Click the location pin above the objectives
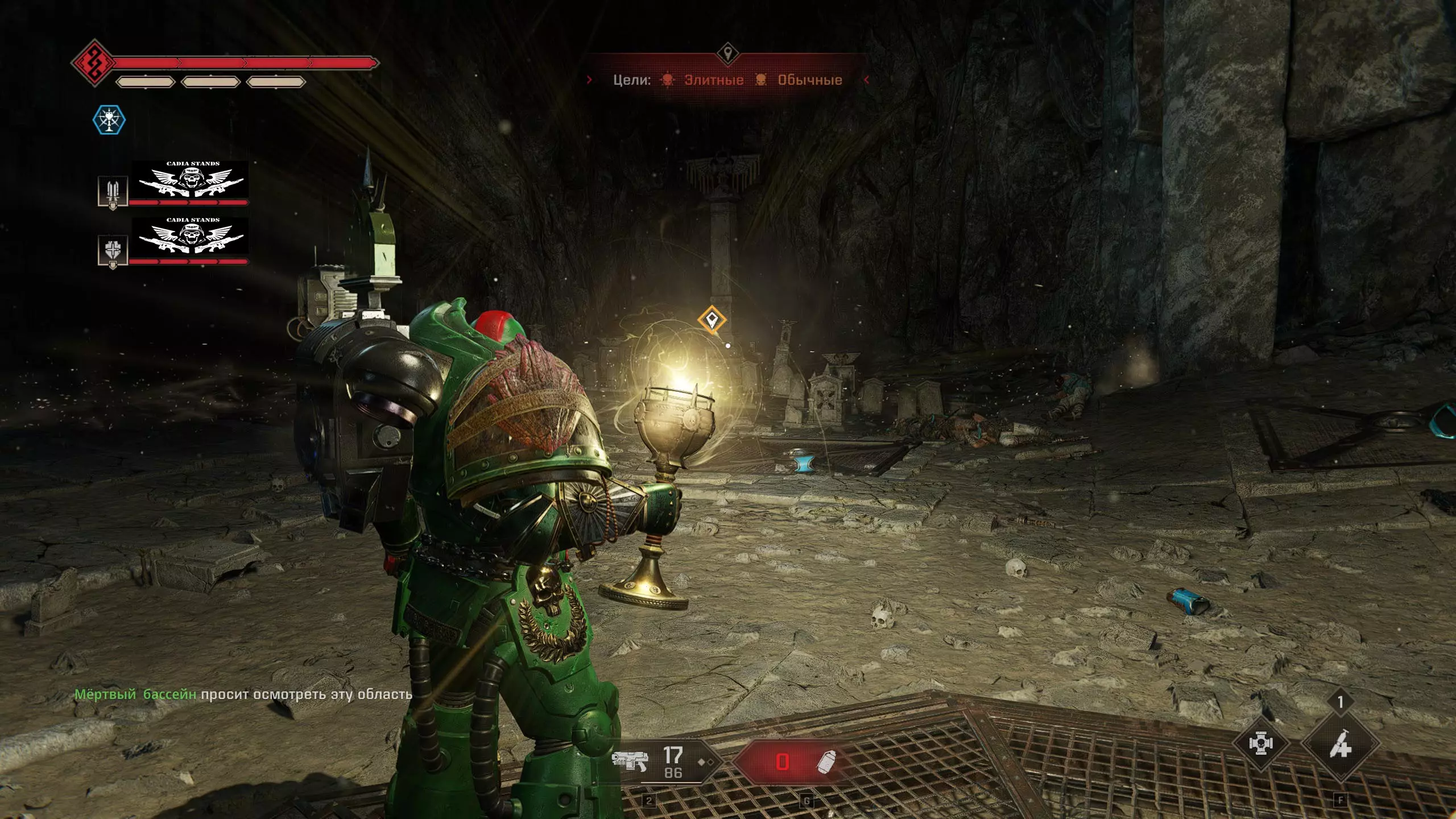 point(727,53)
